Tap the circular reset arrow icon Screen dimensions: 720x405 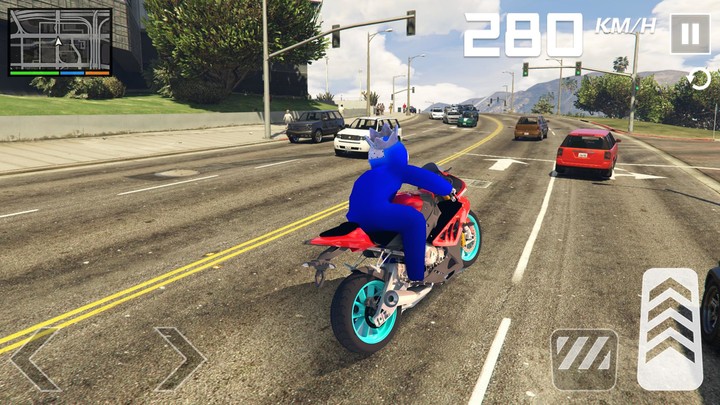pos(700,80)
